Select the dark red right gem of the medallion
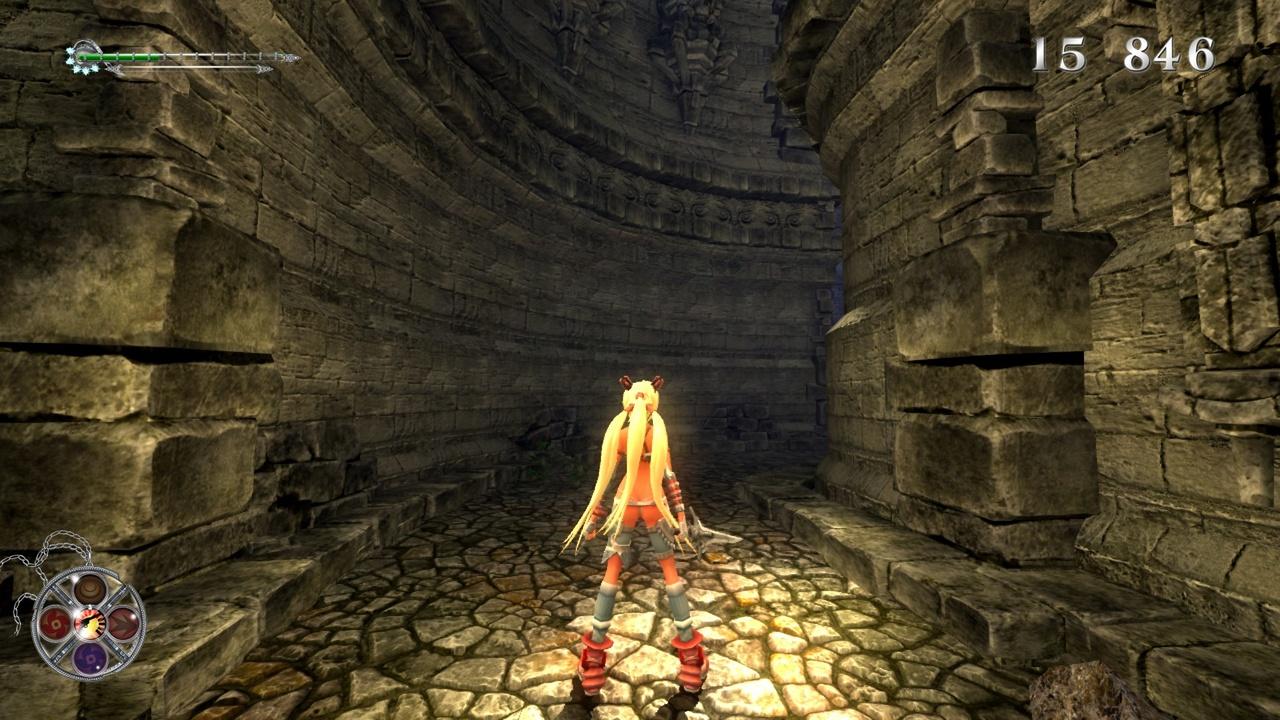The height and width of the screenshot is (720, 1280). point(122,624)
